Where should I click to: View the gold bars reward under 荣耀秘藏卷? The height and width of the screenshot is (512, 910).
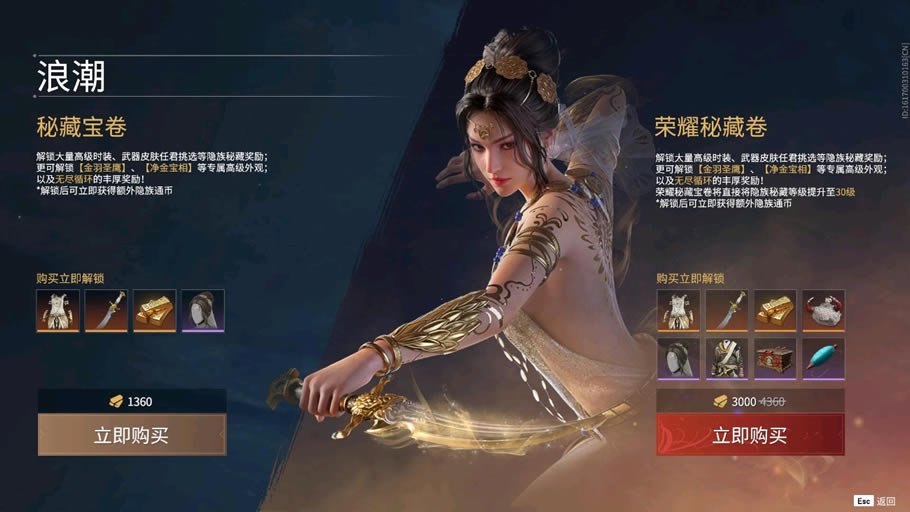tap(775, 311)
